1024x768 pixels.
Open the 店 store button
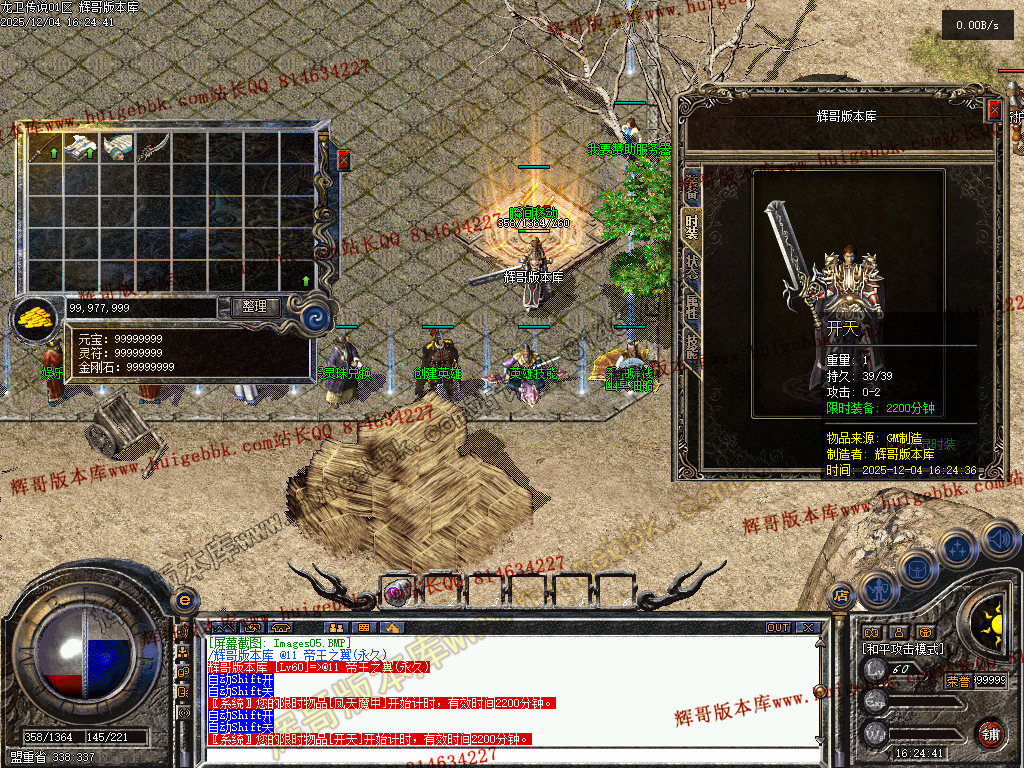point(841,594)
